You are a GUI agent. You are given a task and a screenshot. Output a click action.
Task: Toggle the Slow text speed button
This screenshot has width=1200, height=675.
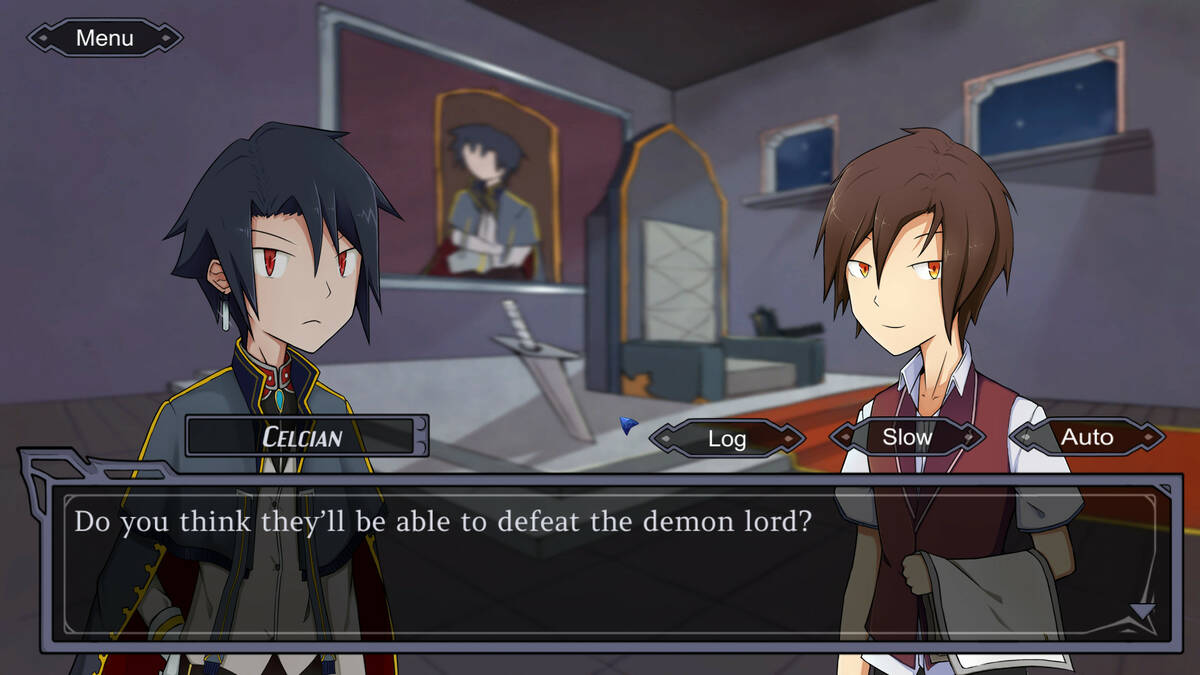click(907, 437)
